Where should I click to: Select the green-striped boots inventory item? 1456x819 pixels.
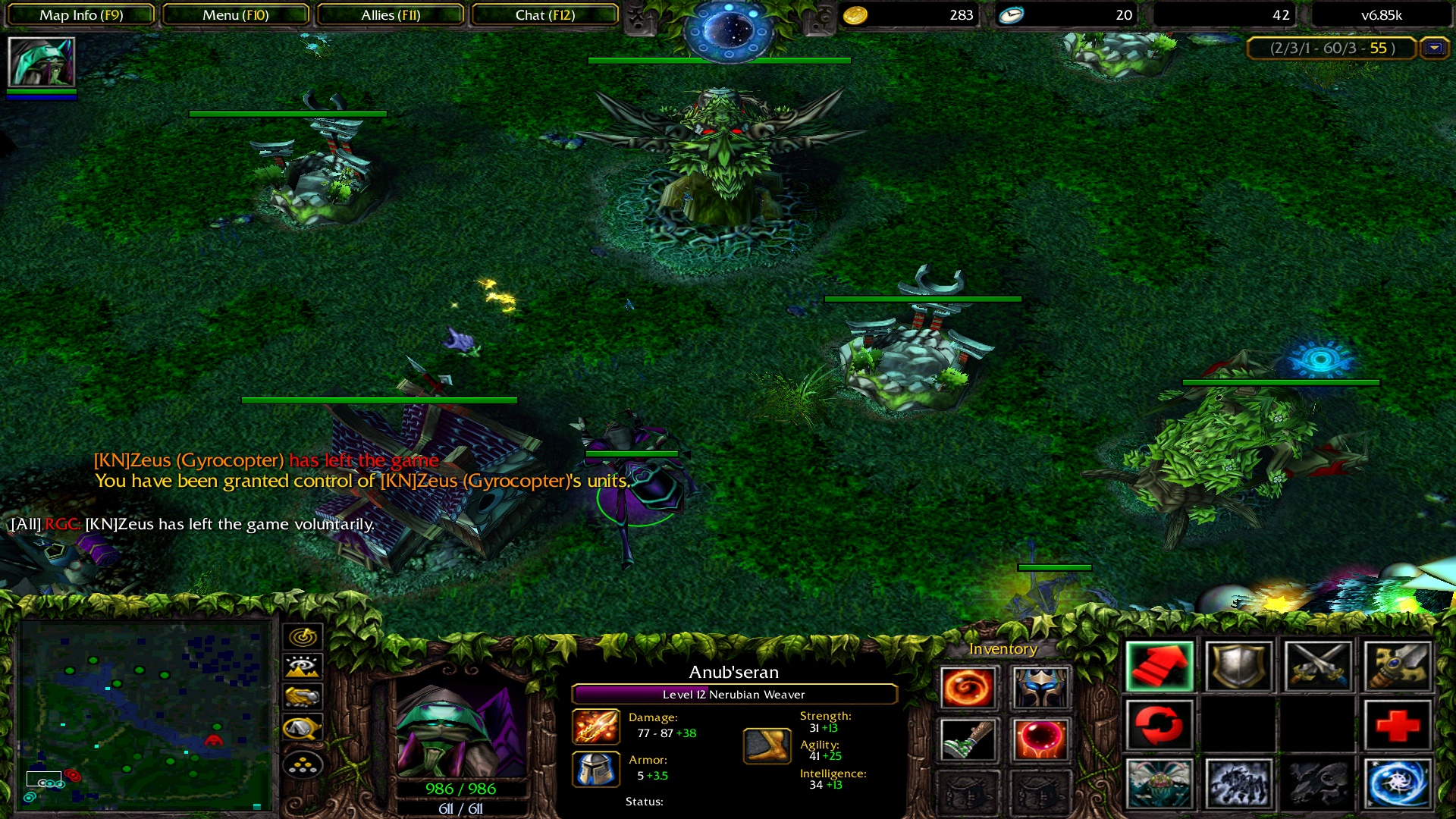coord(968,739)
